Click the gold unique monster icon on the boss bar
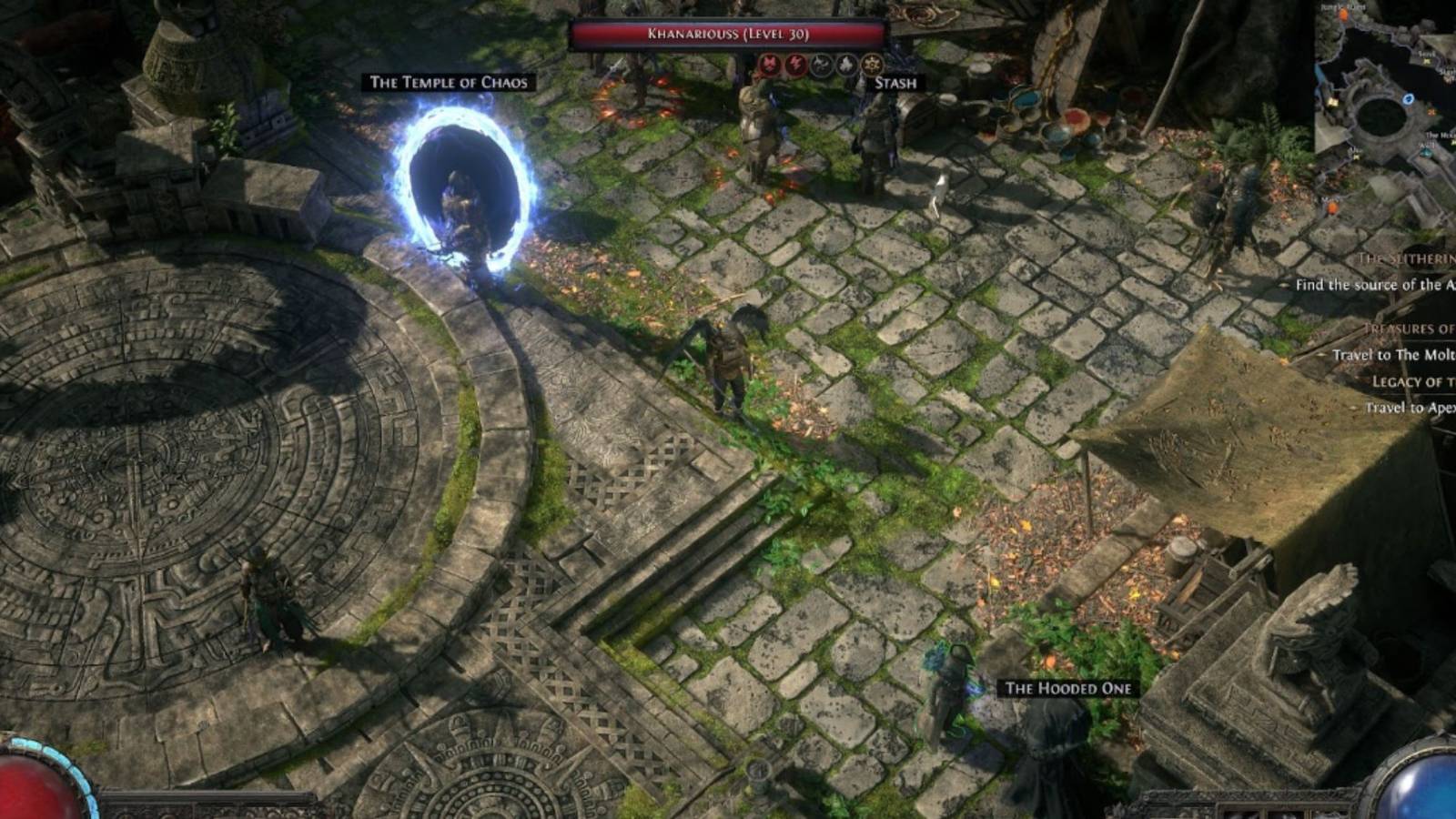The height and width of the screenshot is (819, 1456). click(x=872, y=64)
